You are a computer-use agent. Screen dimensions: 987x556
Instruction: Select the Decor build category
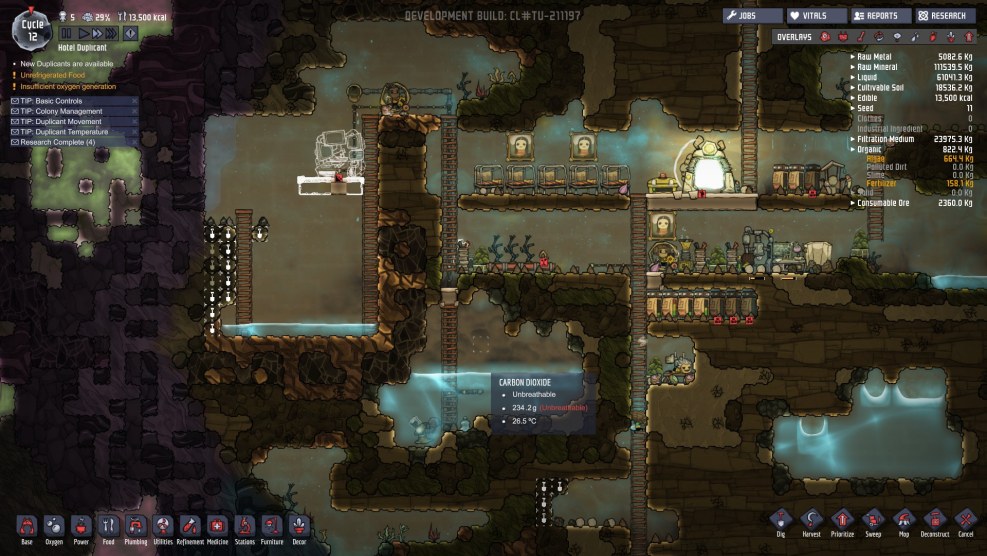pos(299,526)
